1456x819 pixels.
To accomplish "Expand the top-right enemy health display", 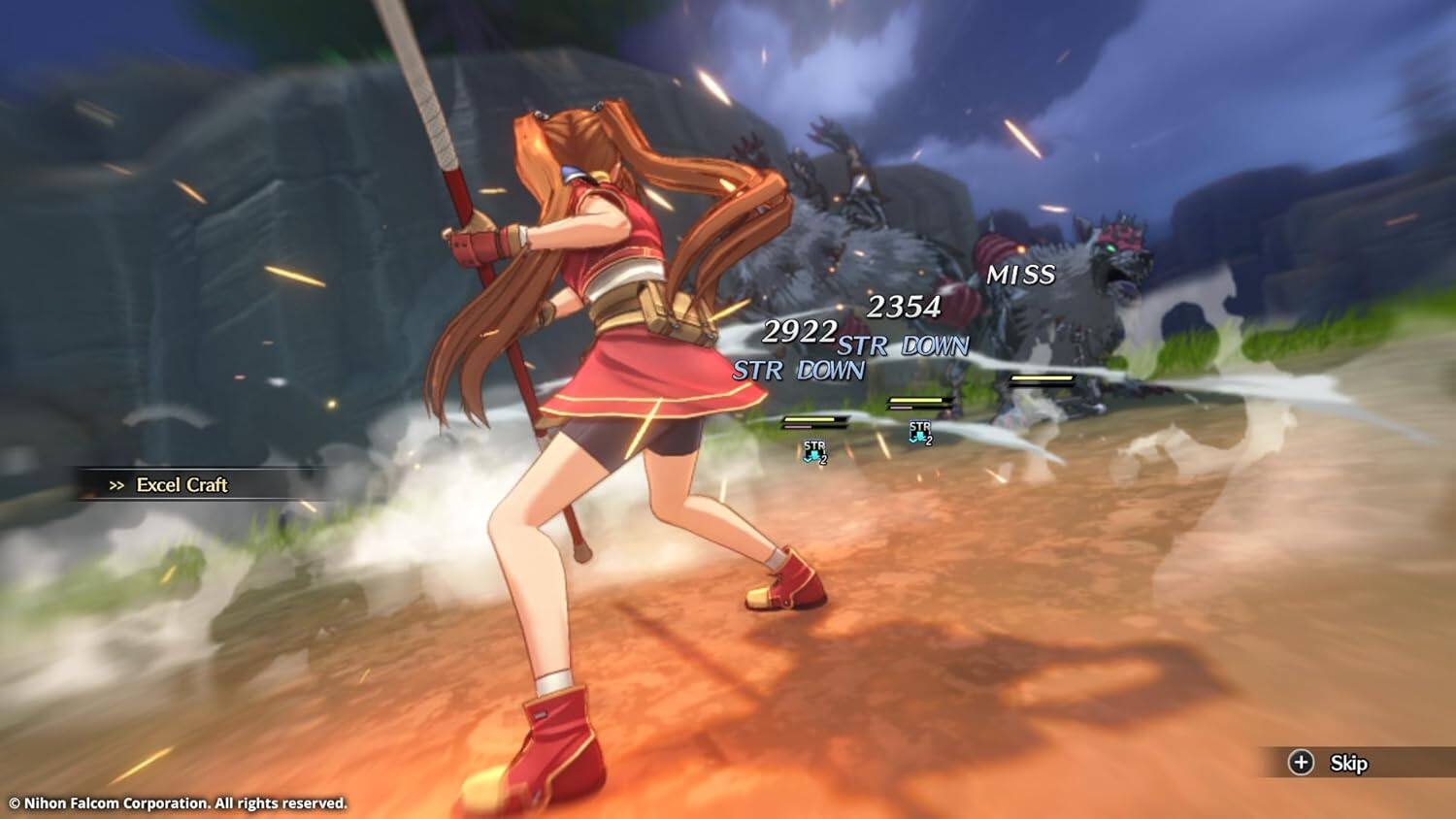I will coord(1043,378).
